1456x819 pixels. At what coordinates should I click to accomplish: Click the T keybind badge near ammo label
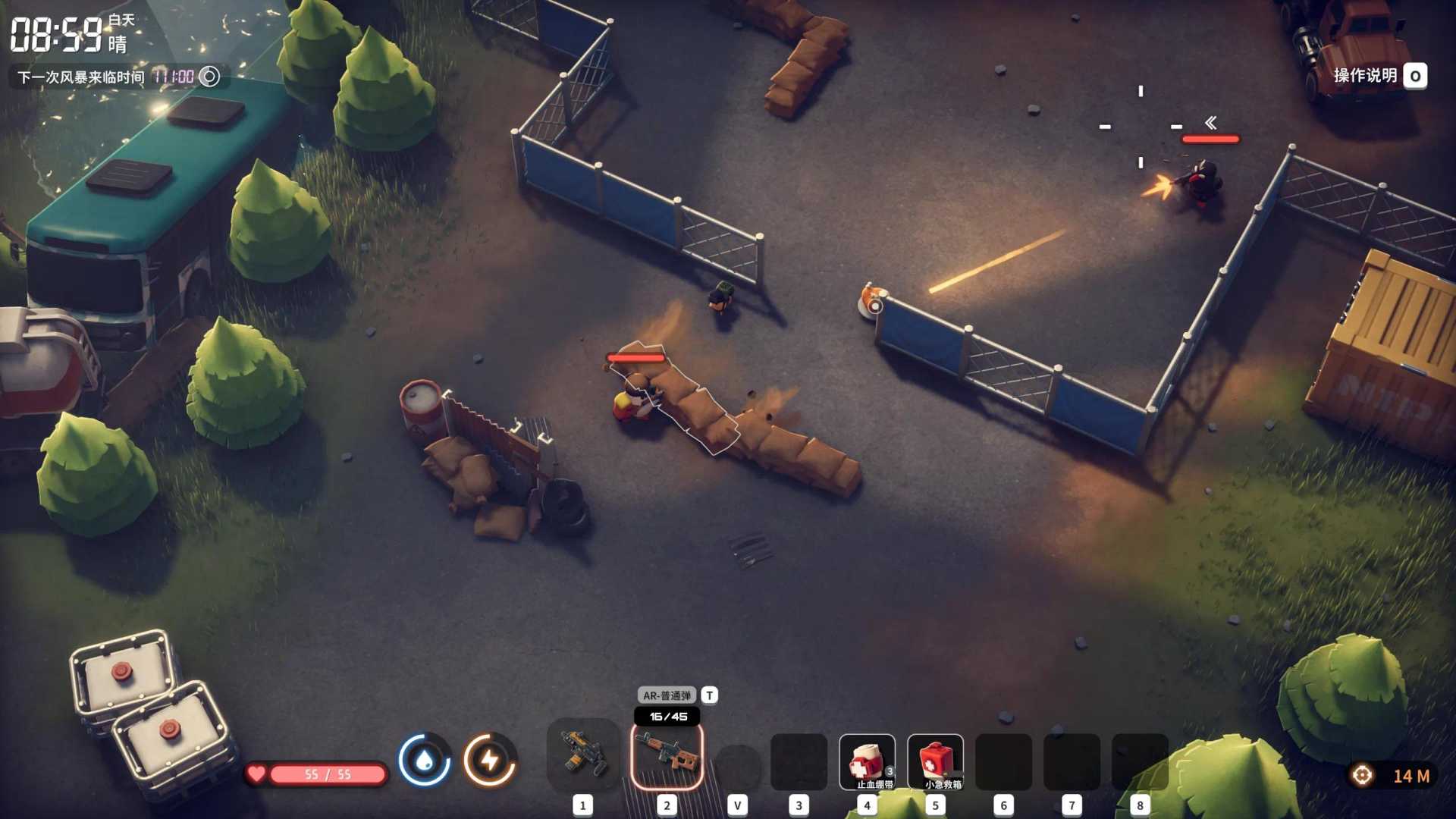(708, 695)
